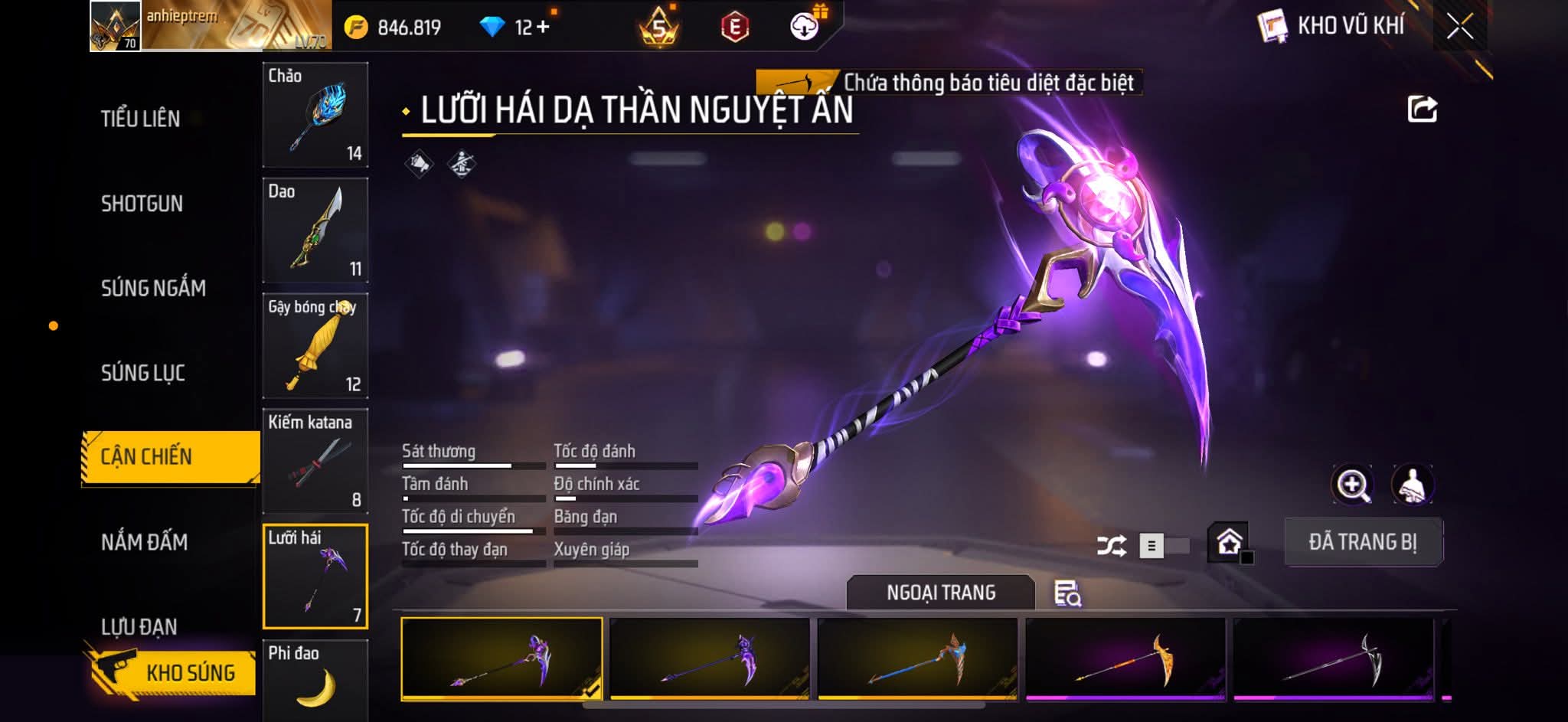
Task: Switch to the SÚNG NGẮM category
Action: point(153,288)
